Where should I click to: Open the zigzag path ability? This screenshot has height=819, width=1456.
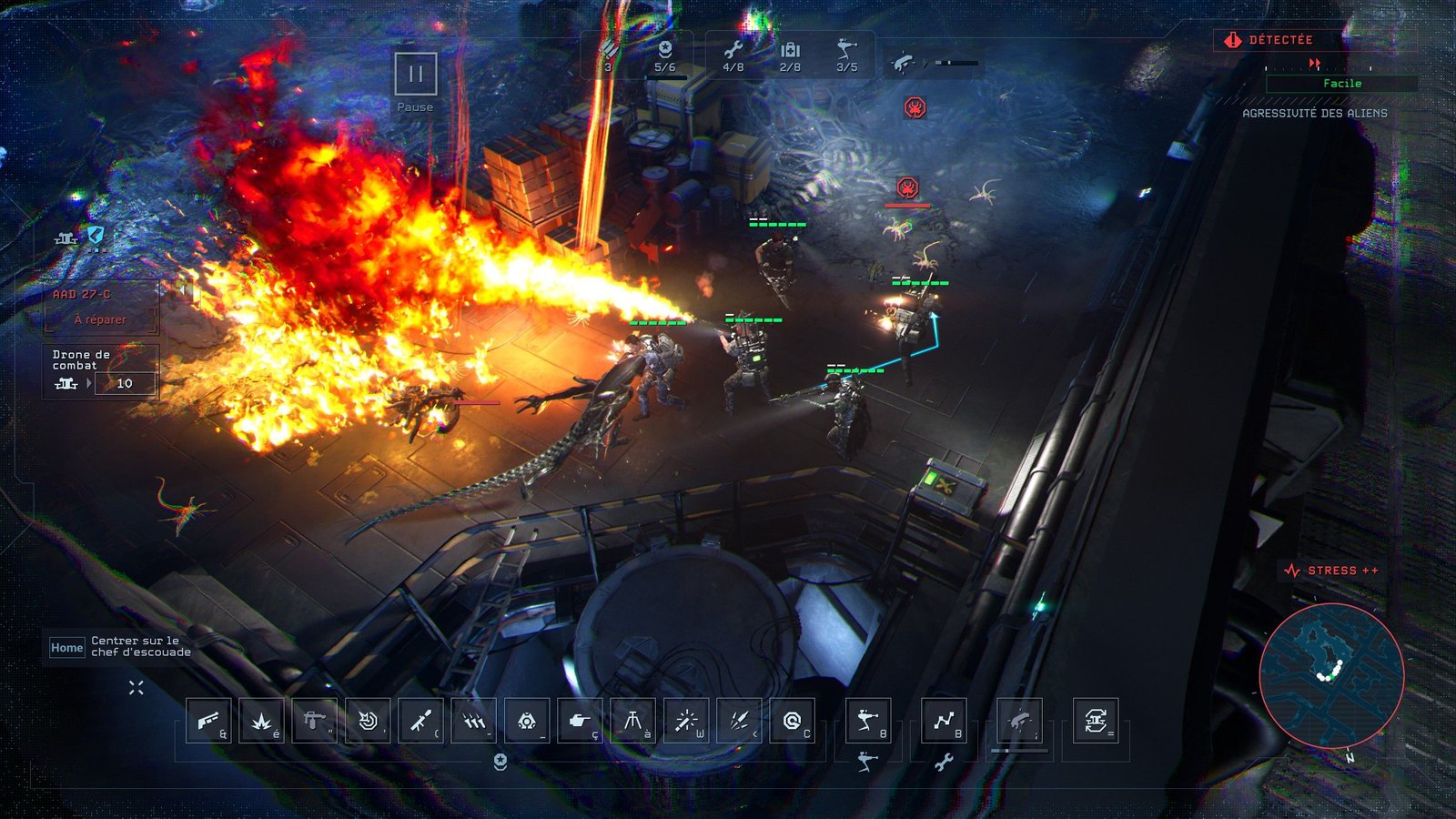pos(944,721)
